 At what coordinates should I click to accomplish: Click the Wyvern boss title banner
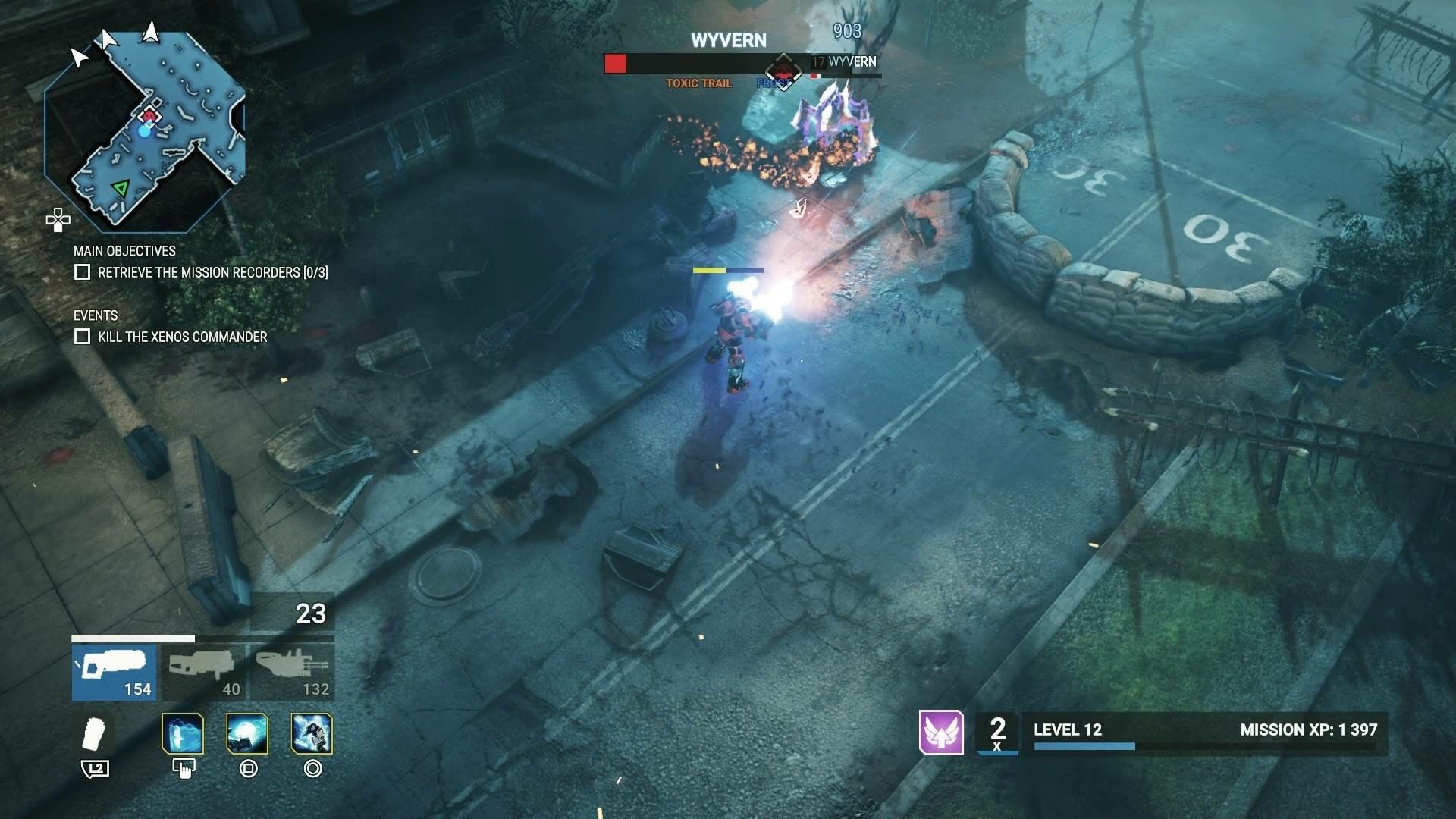click(x=728, y=40)
